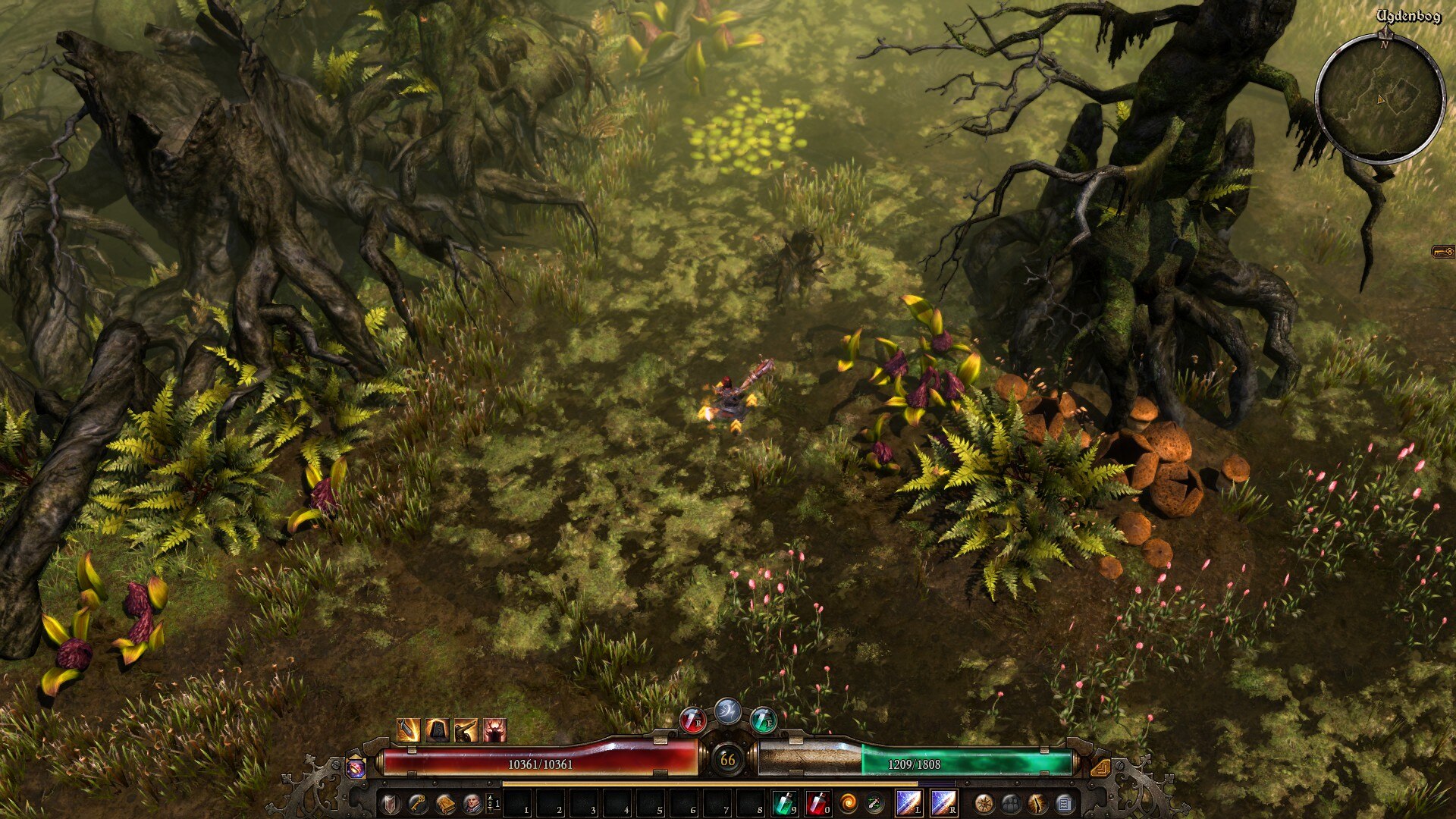This screenshot has width=1456, height=819.
Task: Use the green energy potion in slot 9
Action: coord(783,802)
